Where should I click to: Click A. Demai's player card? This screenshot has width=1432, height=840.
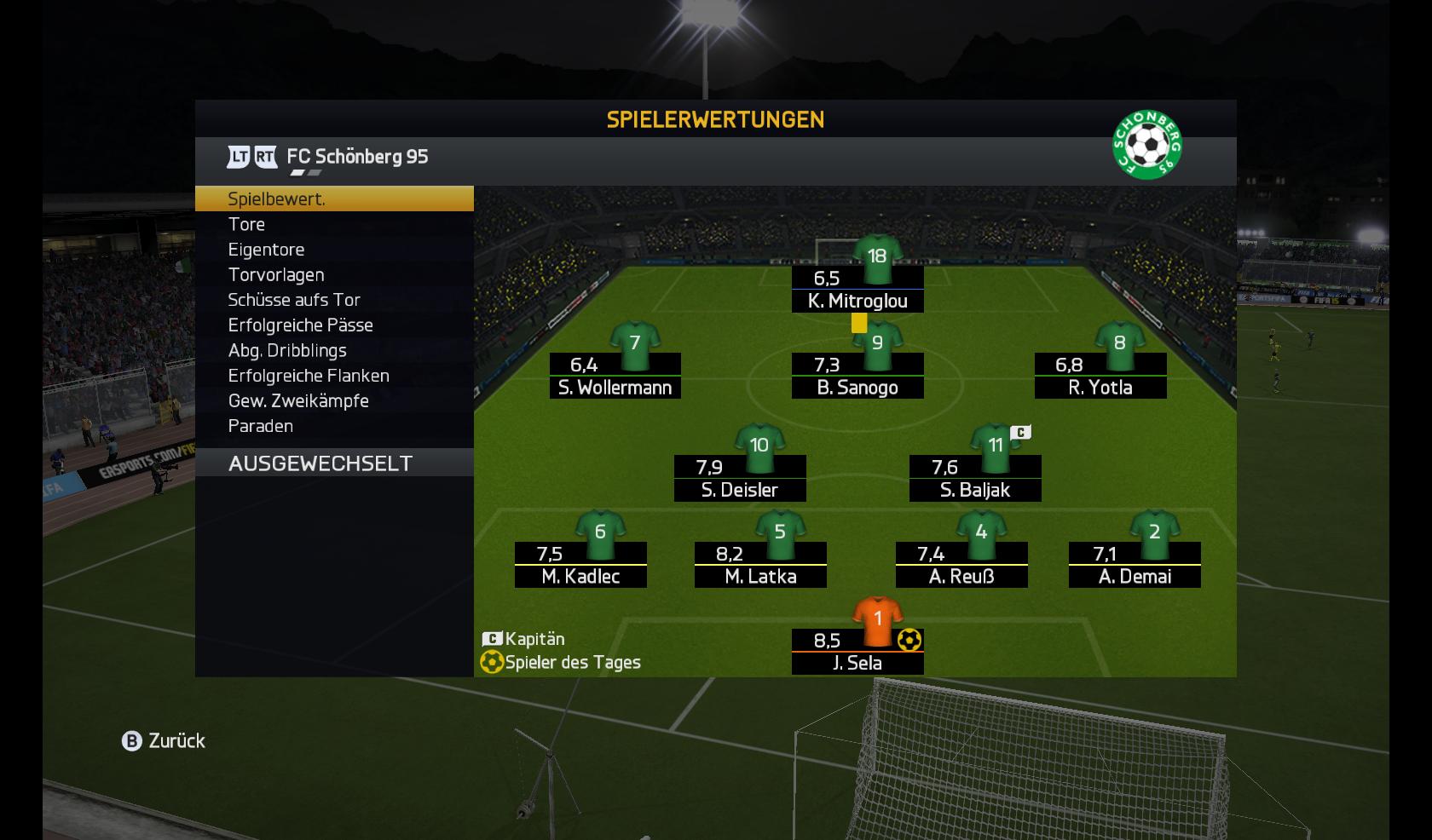1135,565
